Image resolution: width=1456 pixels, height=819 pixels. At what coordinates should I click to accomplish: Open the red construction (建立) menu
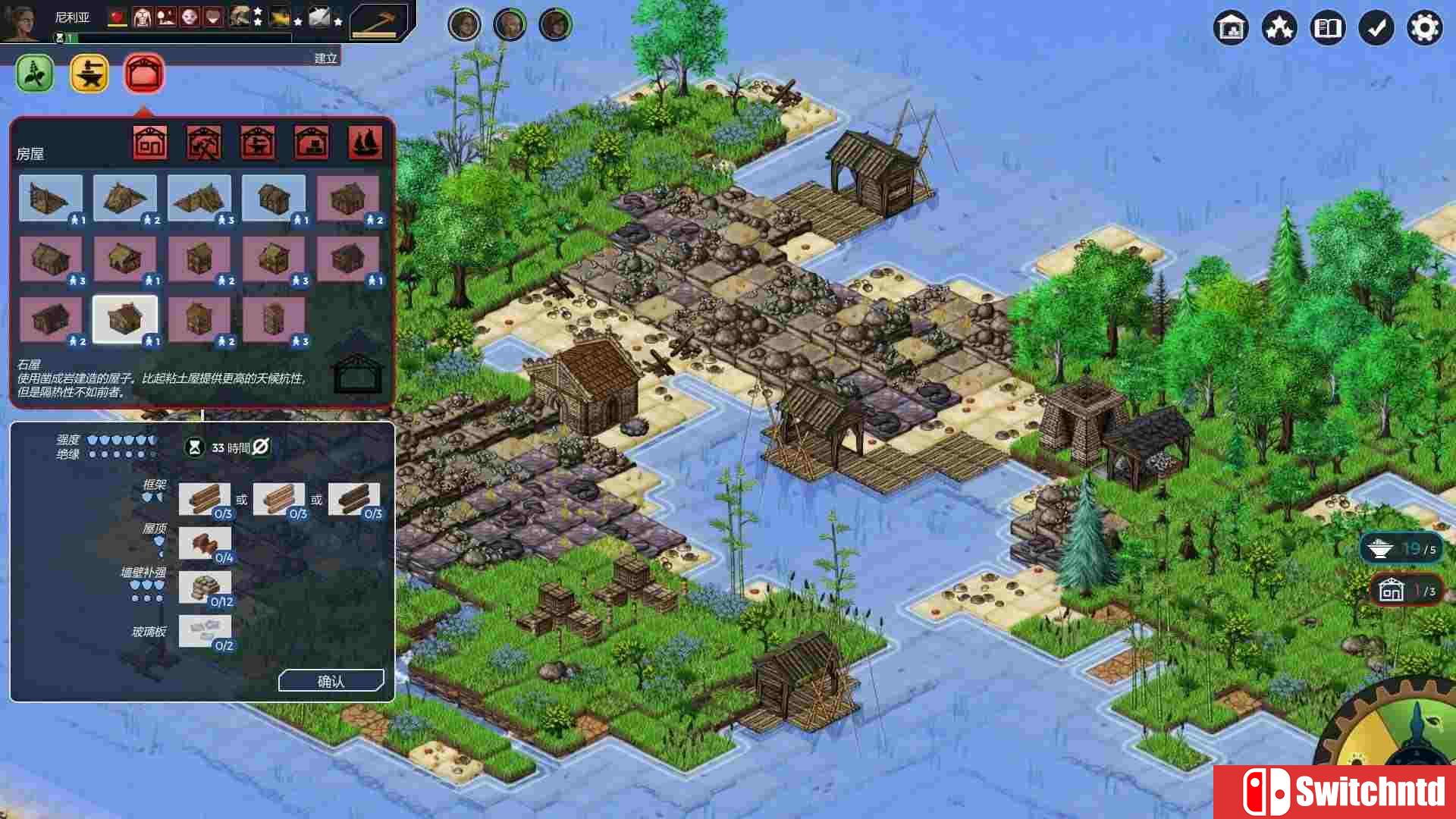tap(143, 74)
